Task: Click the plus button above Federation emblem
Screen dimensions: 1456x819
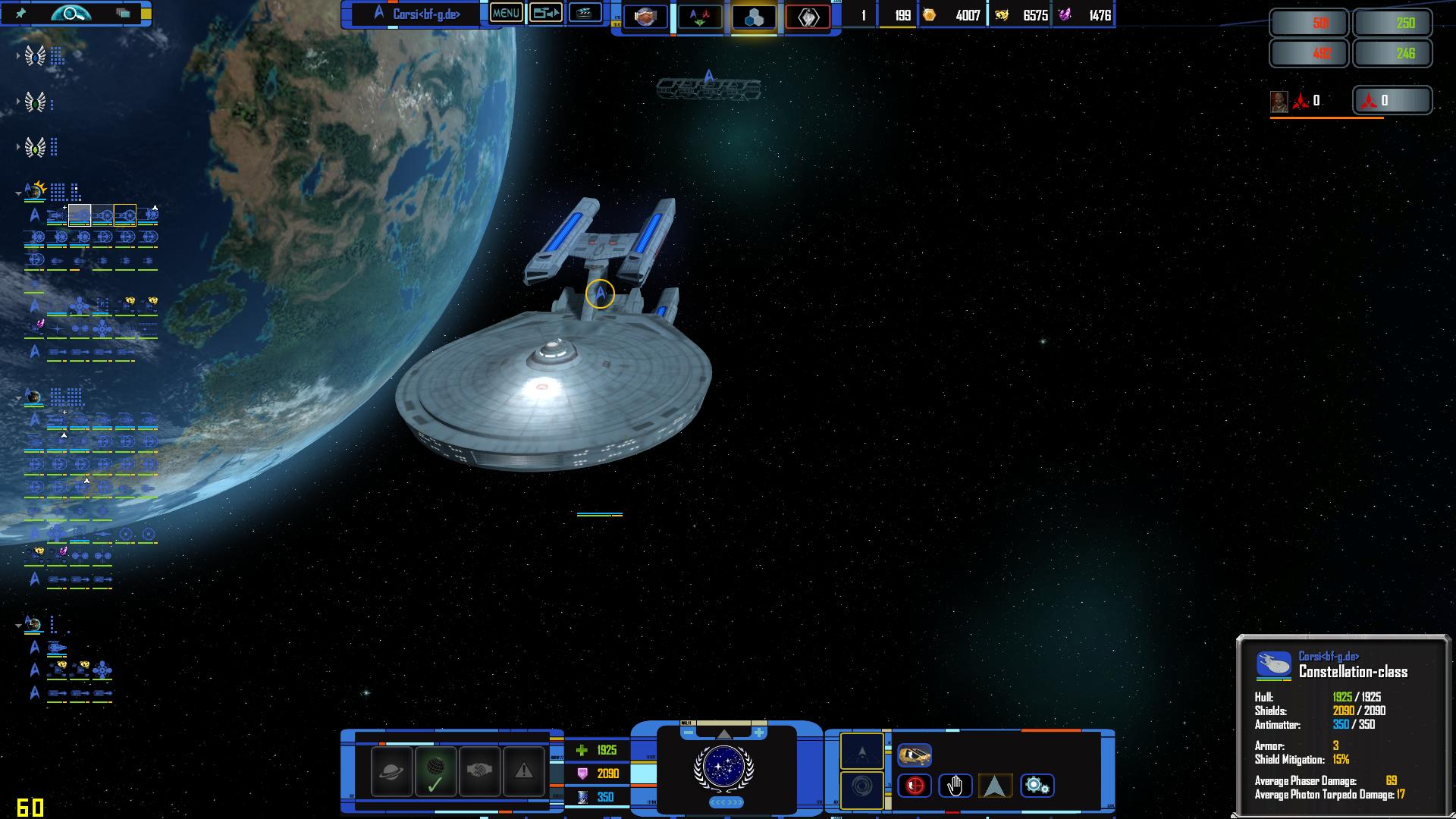Action: coord(758,733)
